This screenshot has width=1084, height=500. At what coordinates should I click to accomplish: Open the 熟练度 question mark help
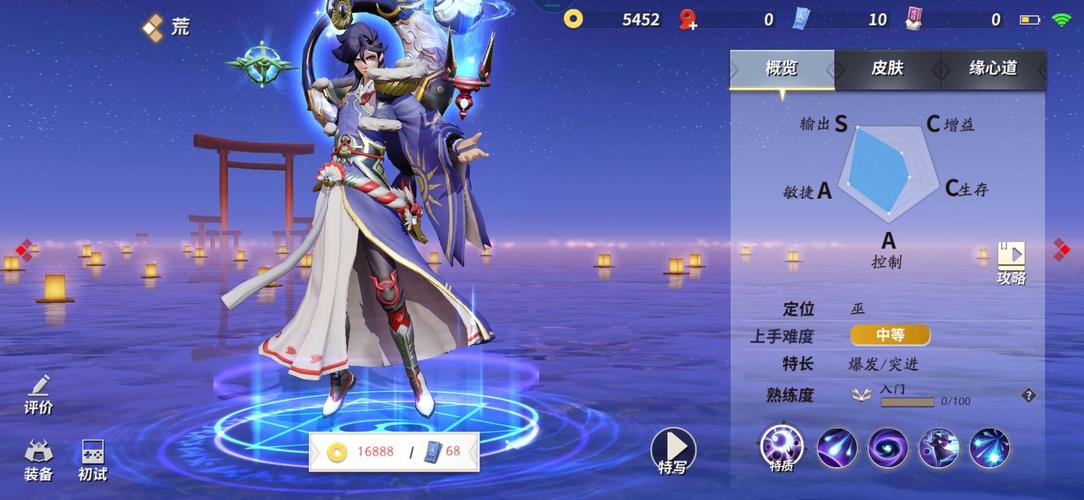(x=1028, y=396)
